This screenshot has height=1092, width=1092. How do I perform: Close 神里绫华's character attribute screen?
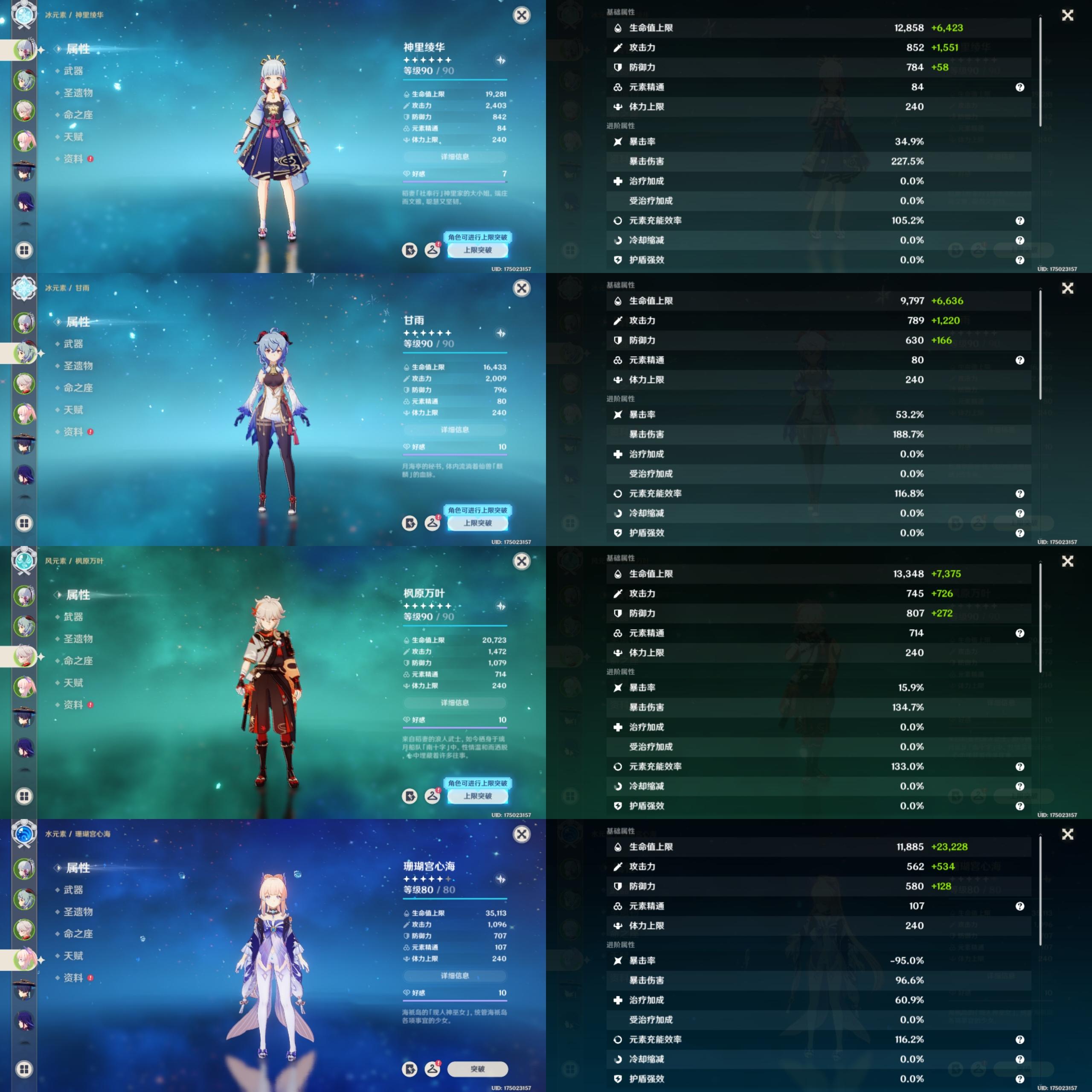(x=521, y=15)
